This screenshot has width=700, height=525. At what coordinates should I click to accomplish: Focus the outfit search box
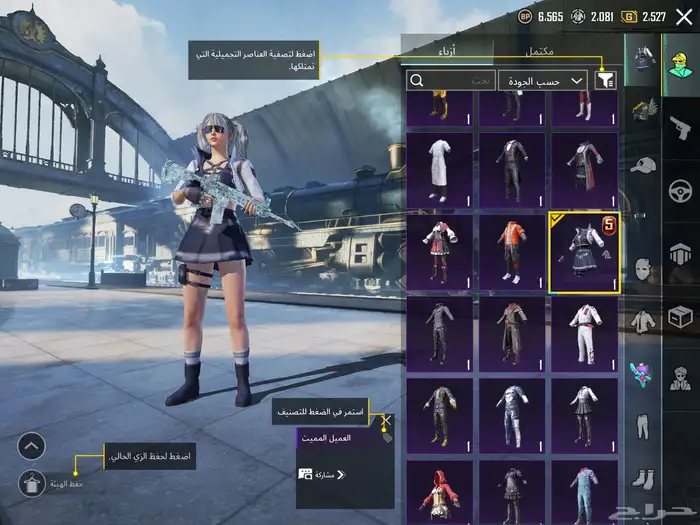click(452, 81)
